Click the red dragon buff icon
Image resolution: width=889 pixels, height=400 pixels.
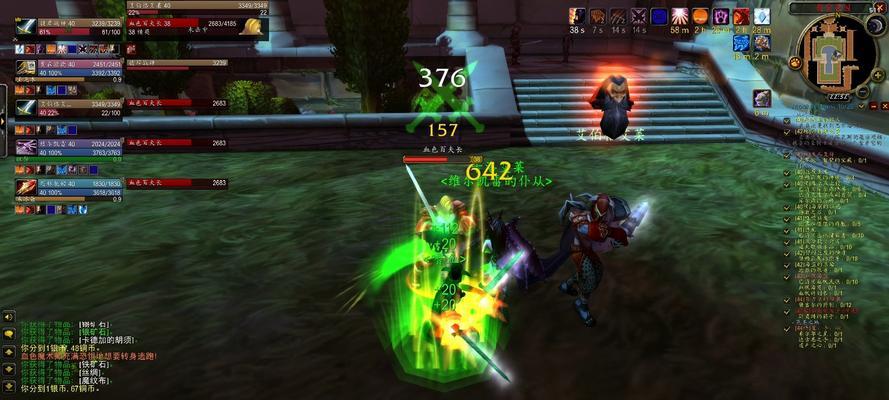pos(741,16)
